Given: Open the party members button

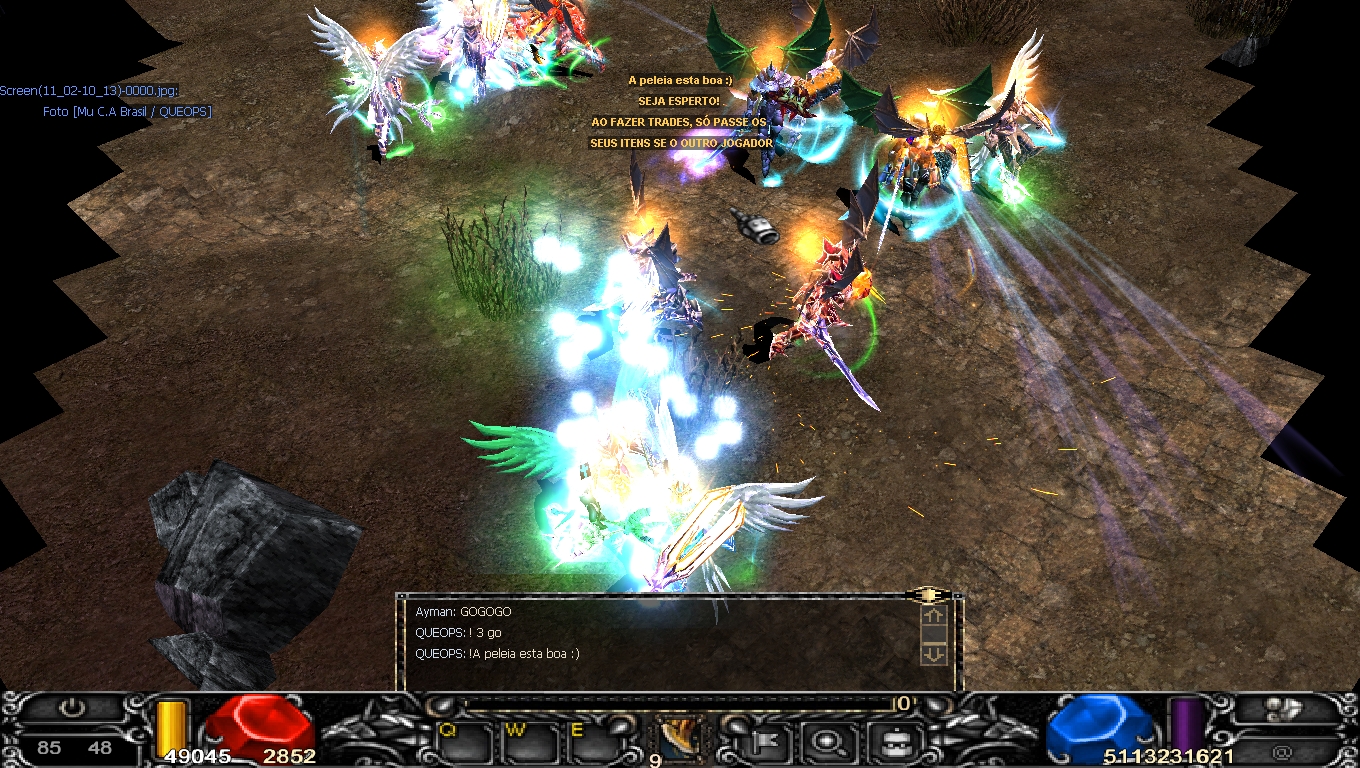Looking at the screenshot, I should click(1282, 709).
